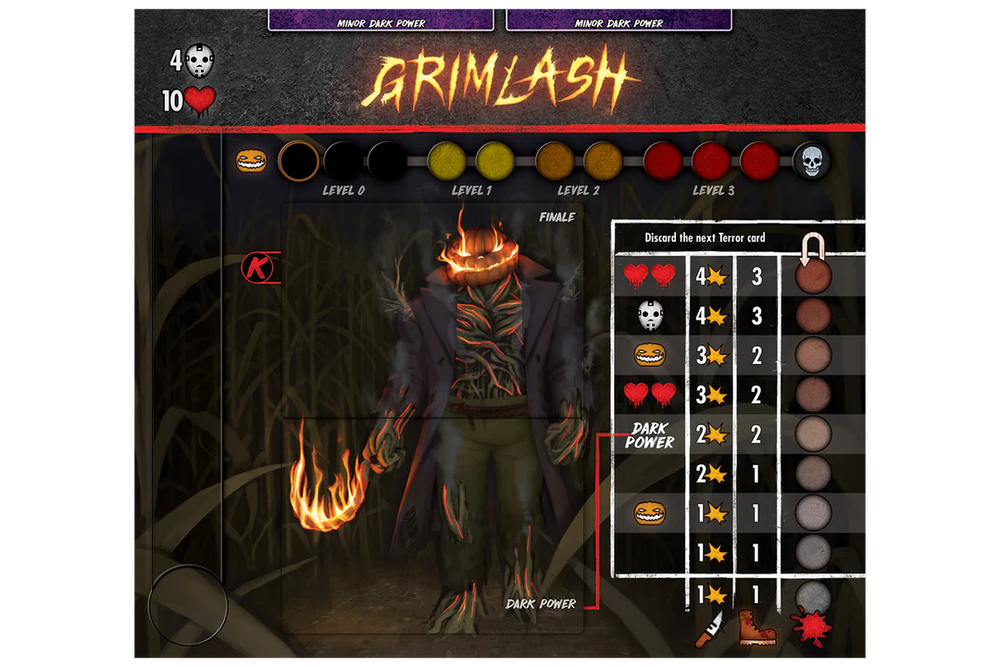Screen dimensions: 1000x667
Task: Select the skull at the track's end
Action: [811, 161]
